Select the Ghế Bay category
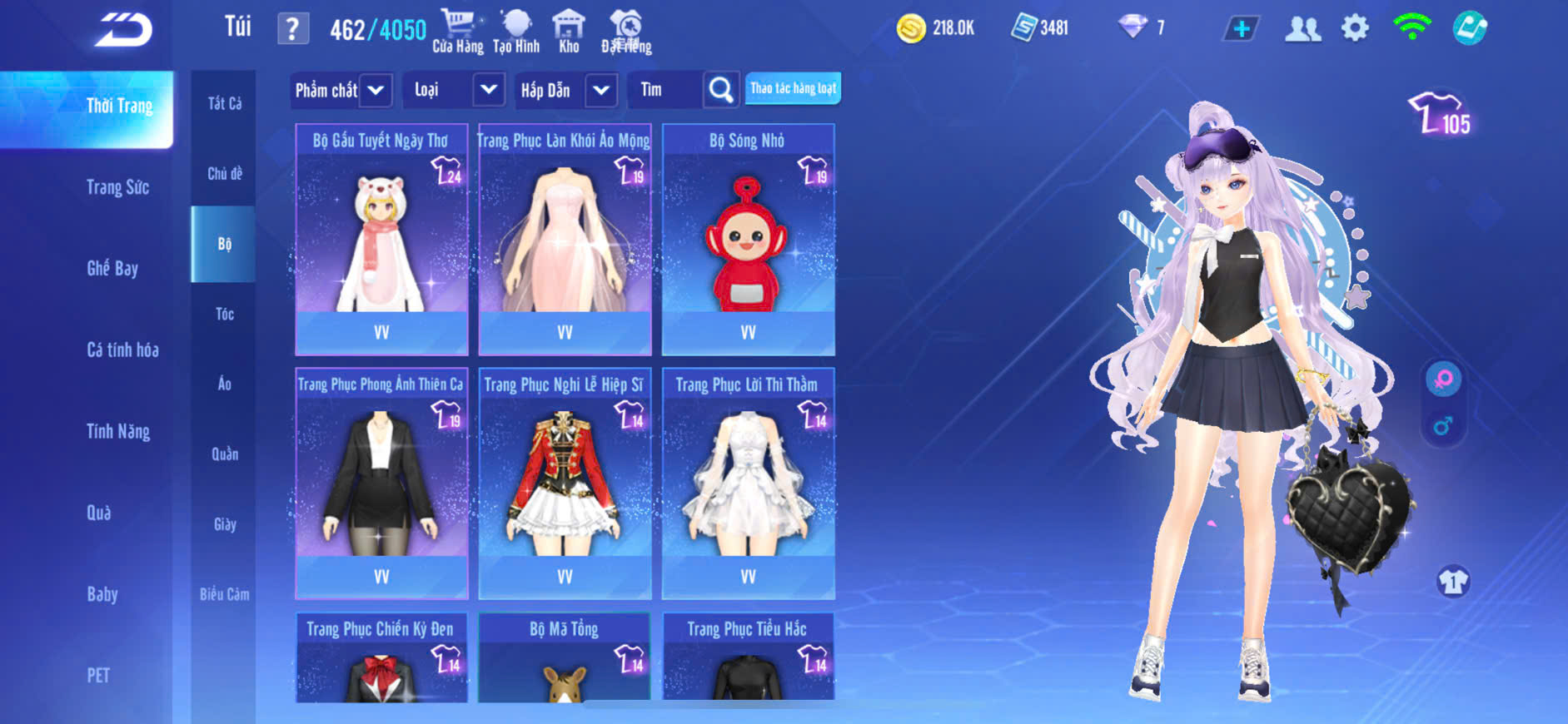This screenshot has height=724, width=1568. point(112,268)
